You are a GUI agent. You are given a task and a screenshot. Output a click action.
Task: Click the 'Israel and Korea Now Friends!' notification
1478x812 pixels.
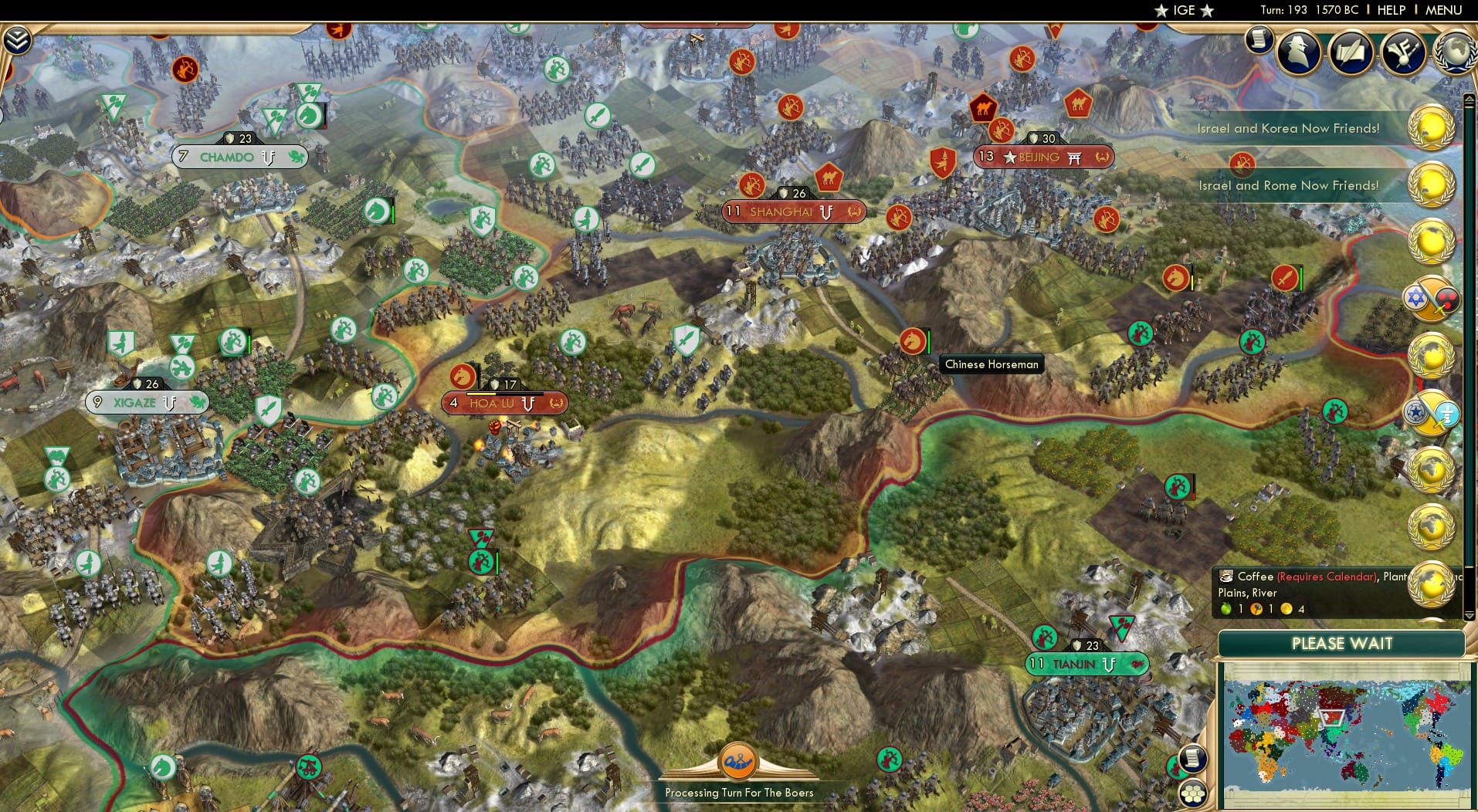click(x=1287, y=128)
